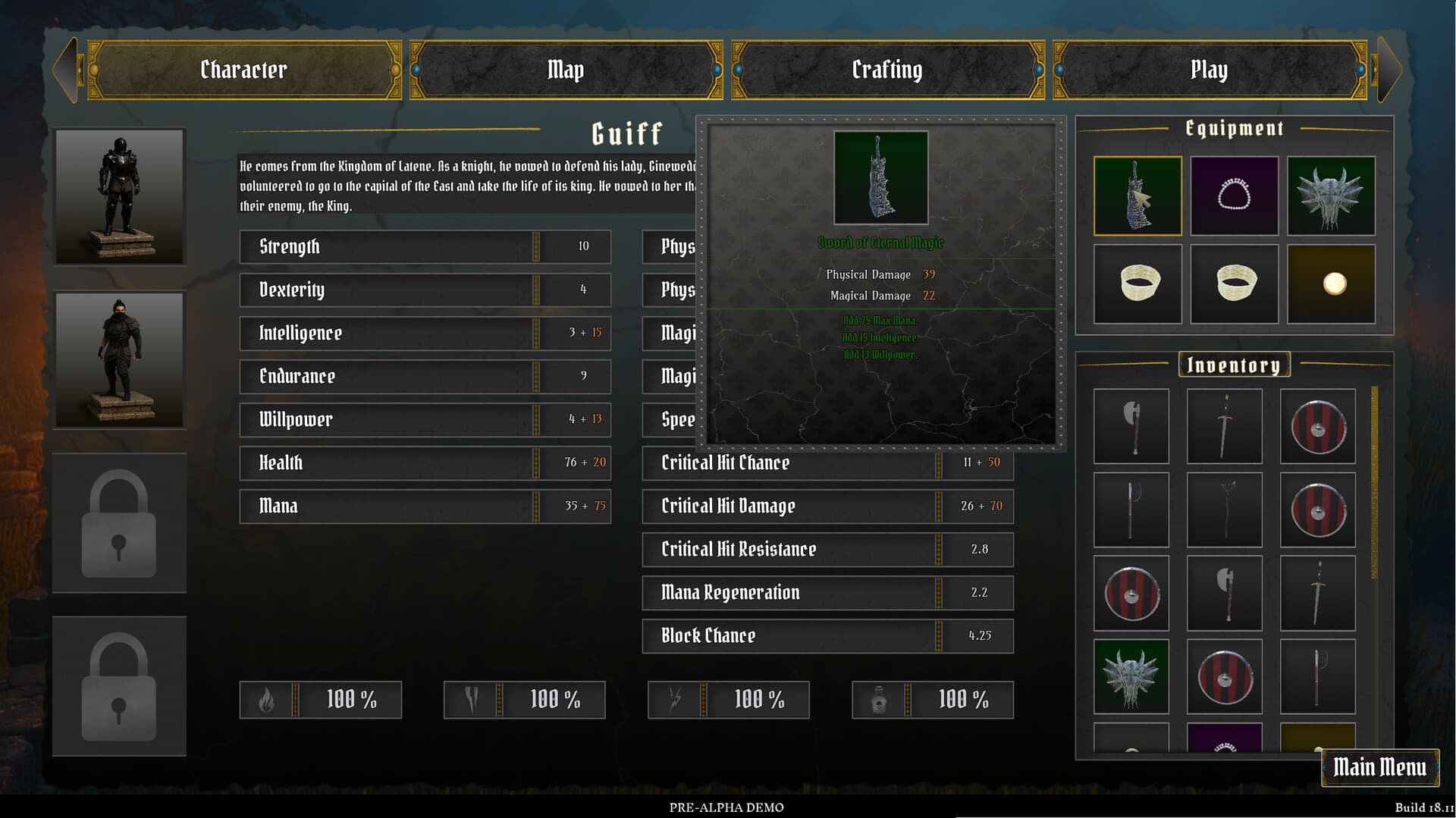Click the left ring equipment slot
Image resolution: width=1456 pixels, height=818 pixels.
1137,284
